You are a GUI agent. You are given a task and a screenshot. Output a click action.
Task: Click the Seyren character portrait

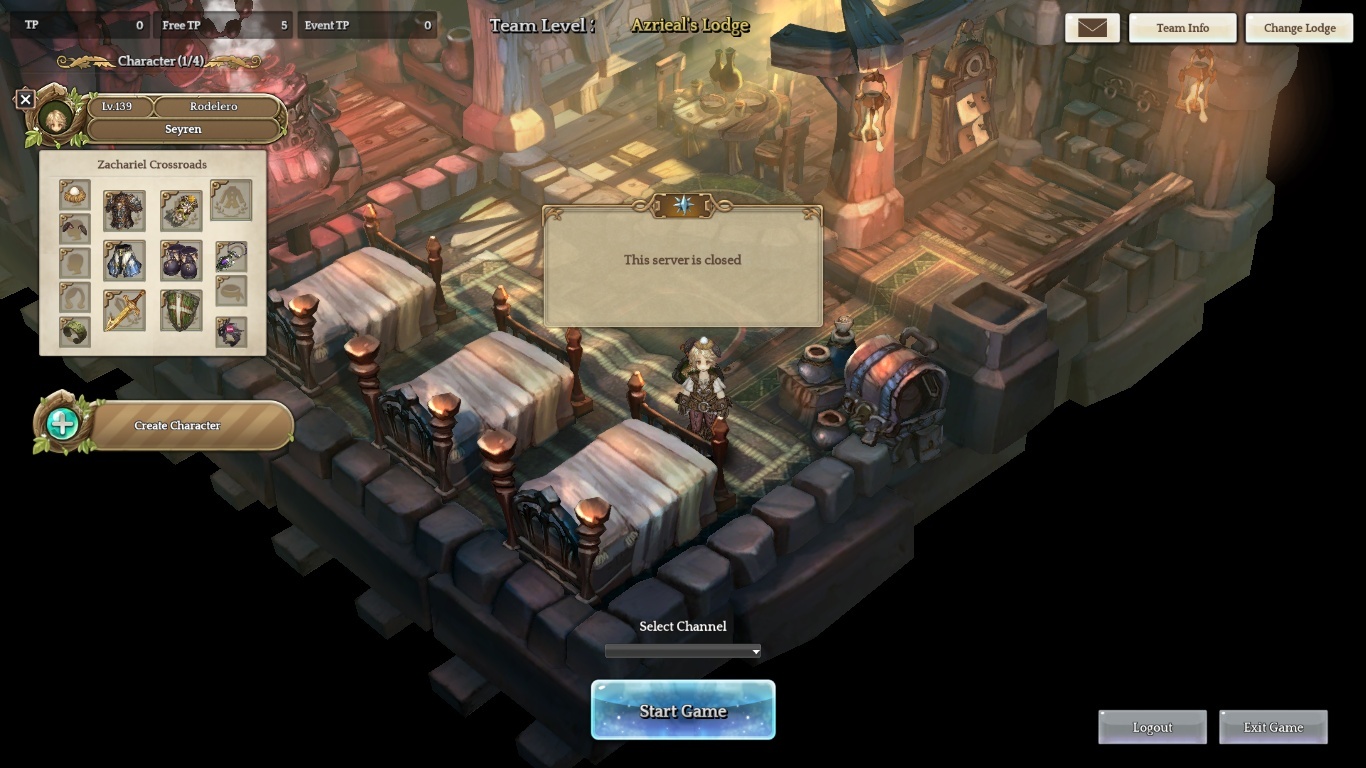[57, 117]
